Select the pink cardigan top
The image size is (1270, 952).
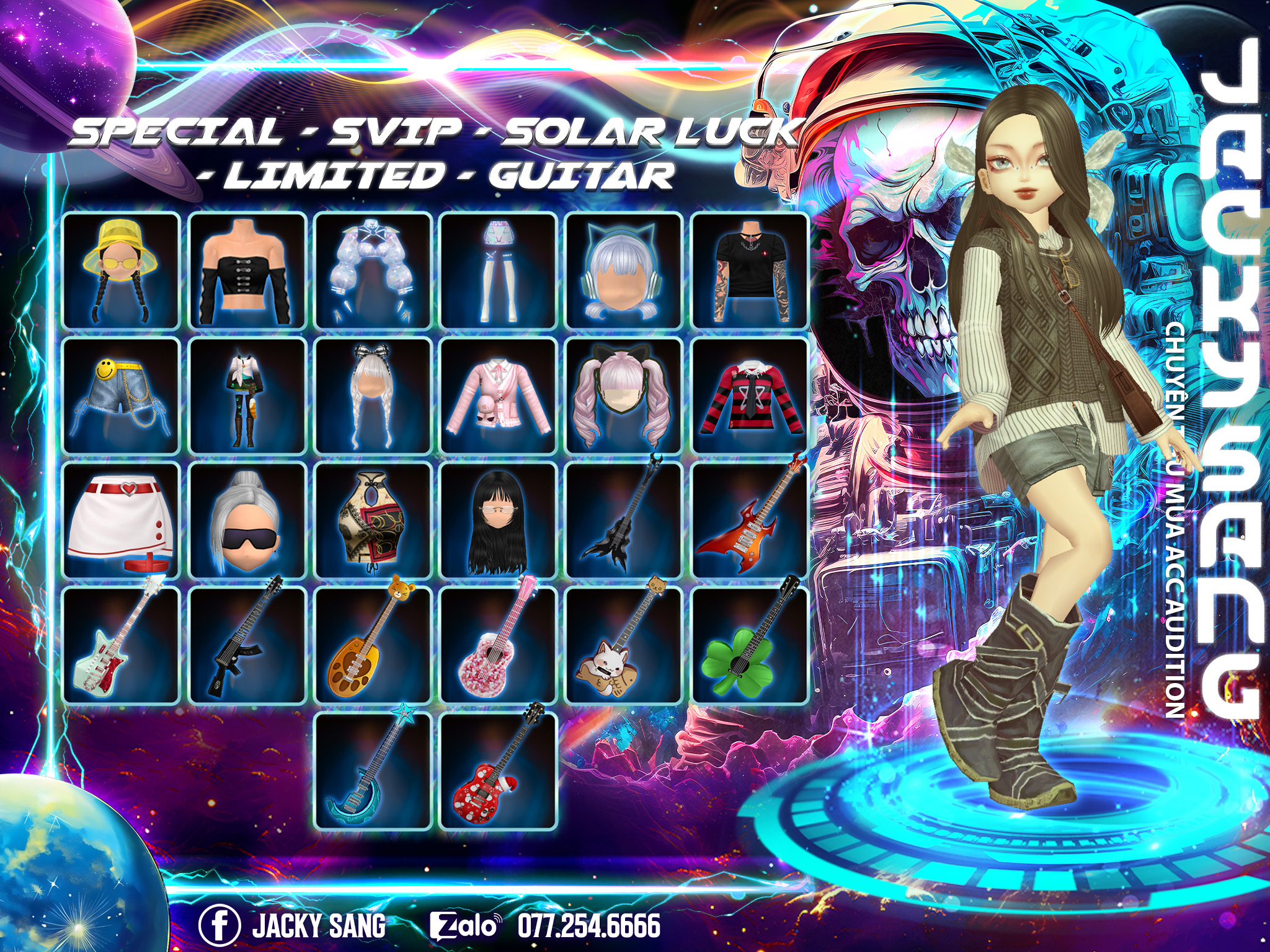coord(498,395)
